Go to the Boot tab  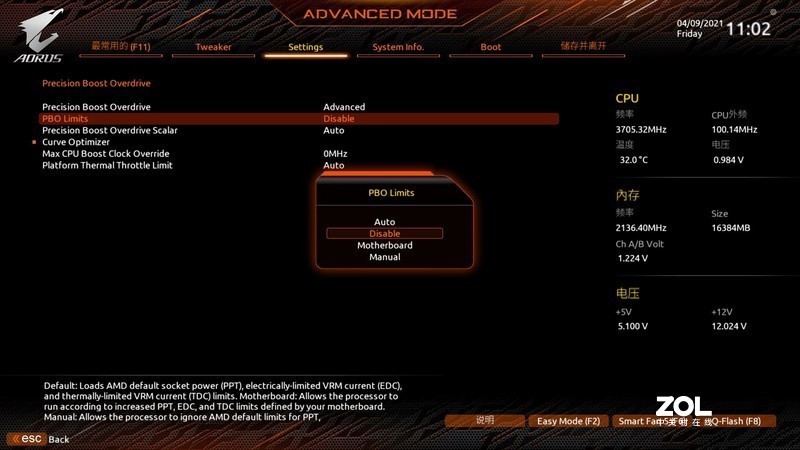[x=491, y=47]
